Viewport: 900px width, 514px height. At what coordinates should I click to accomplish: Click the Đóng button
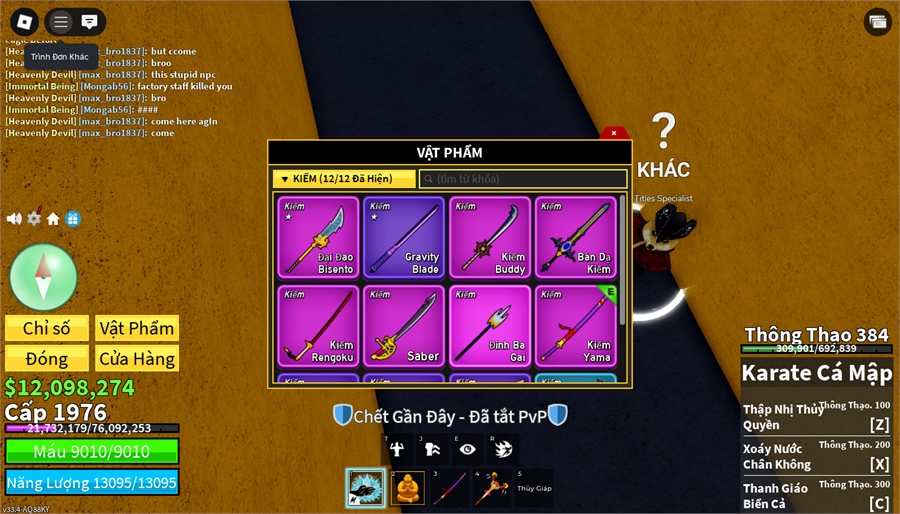point(47,358)
